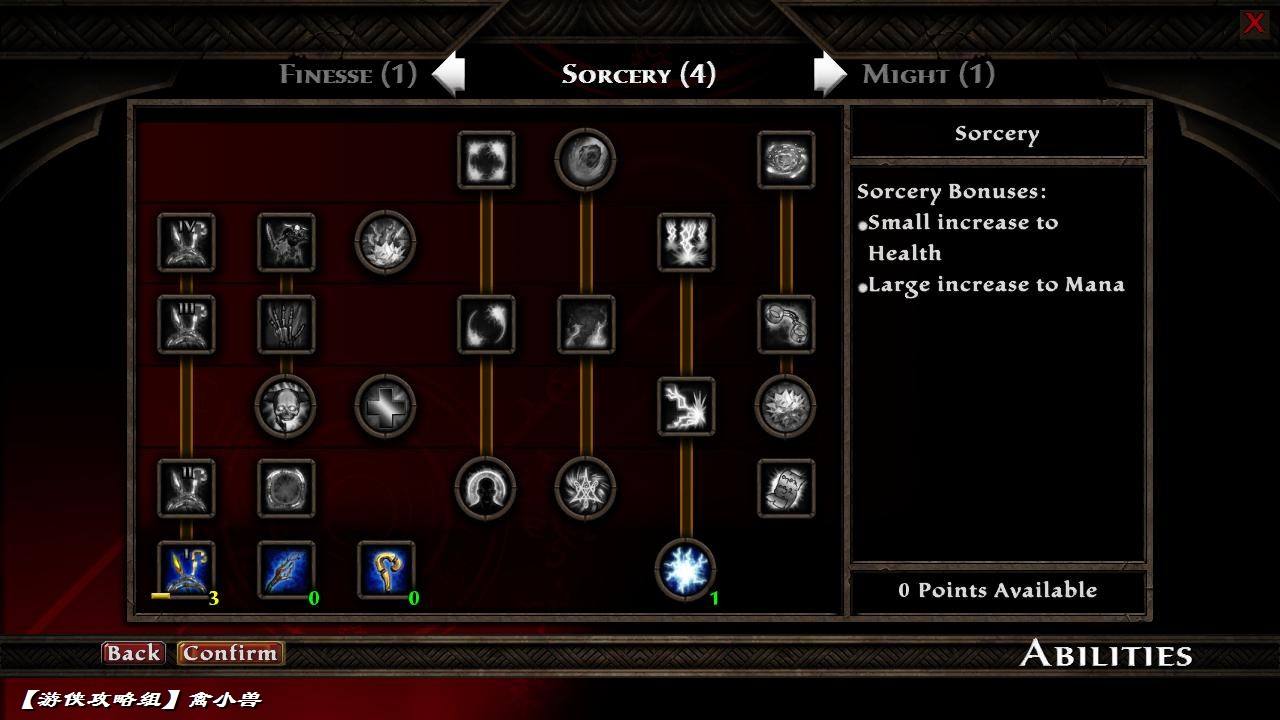Image resolution: width=1280 pixels, height=720 pixels.
Task: Pick the healing cross ability icon
Action: (386, 407)
